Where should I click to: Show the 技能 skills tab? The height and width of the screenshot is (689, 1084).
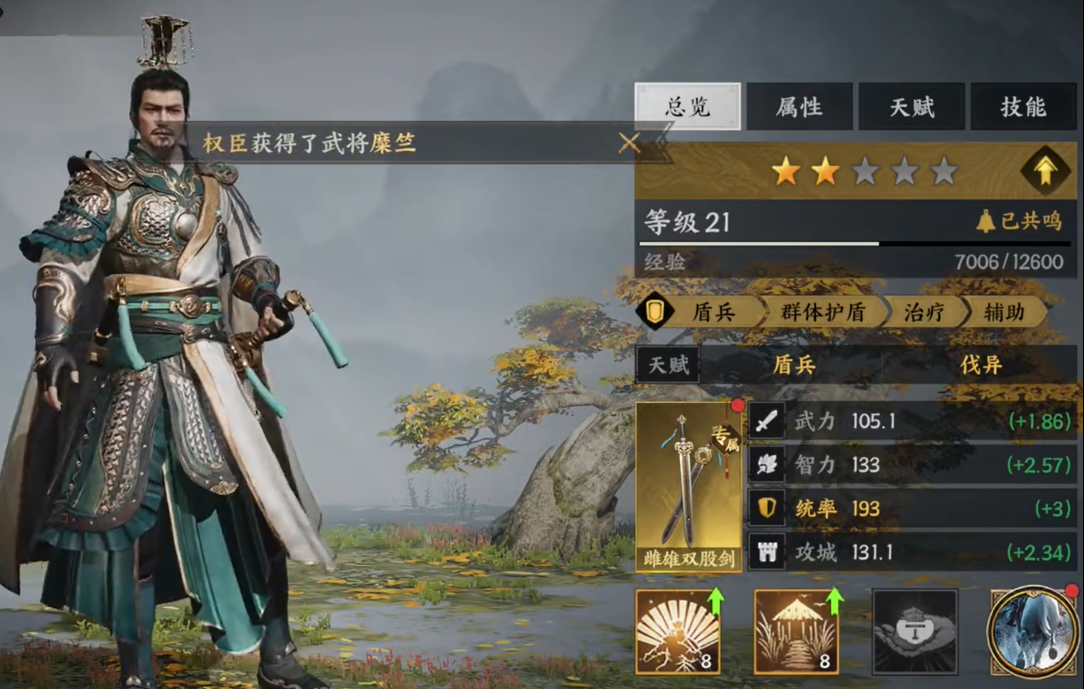point(1023,107)
